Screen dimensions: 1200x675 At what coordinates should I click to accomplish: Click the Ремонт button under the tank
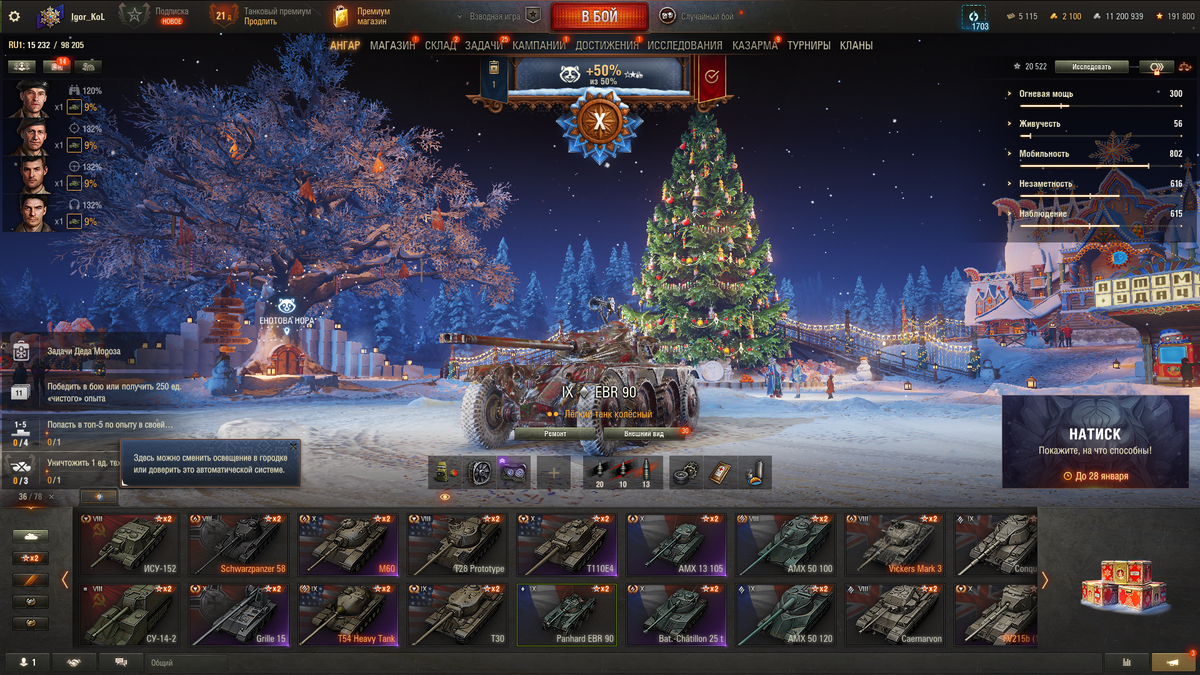pyautogui.click(x=555, y=434)
